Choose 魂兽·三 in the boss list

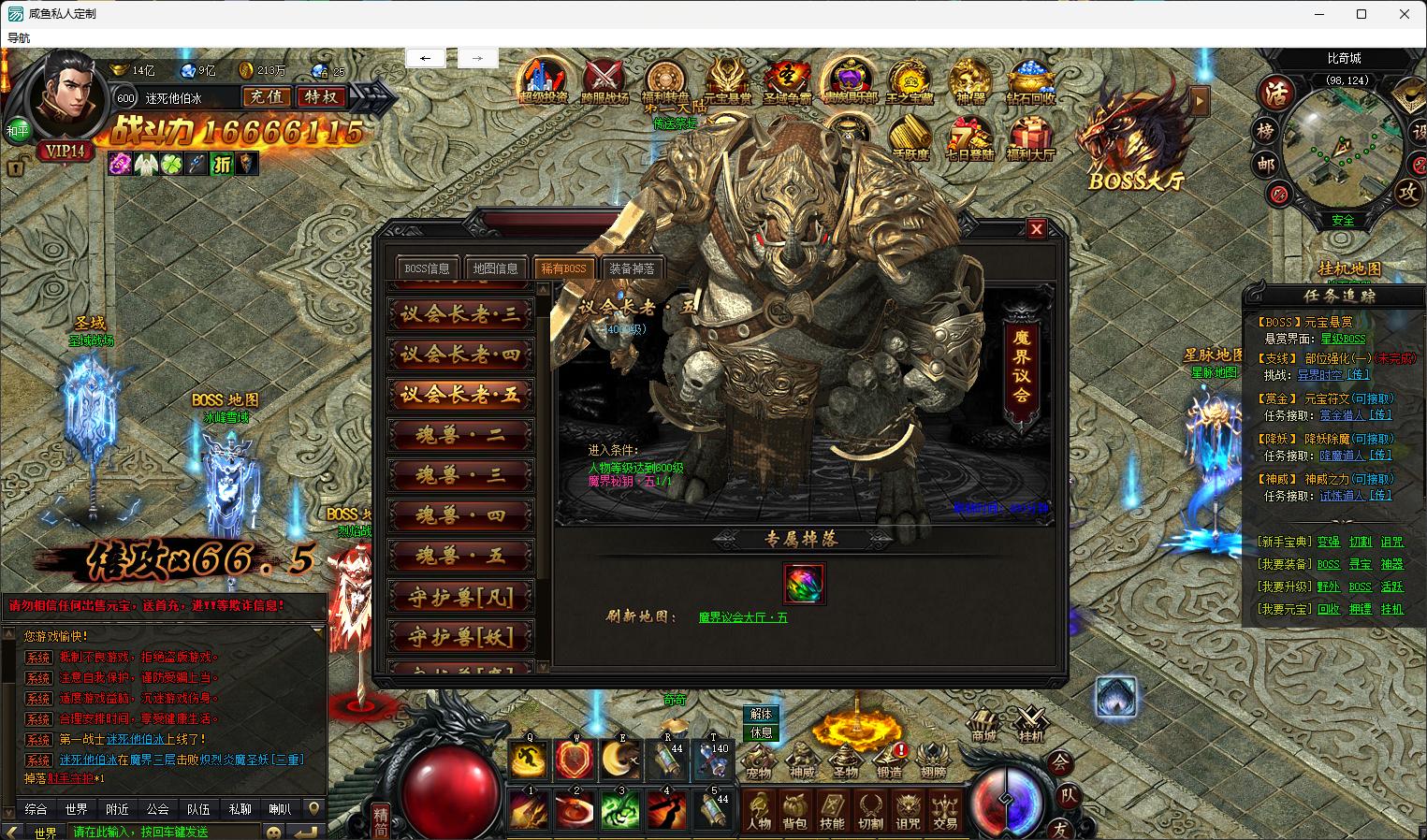point(460,475)
